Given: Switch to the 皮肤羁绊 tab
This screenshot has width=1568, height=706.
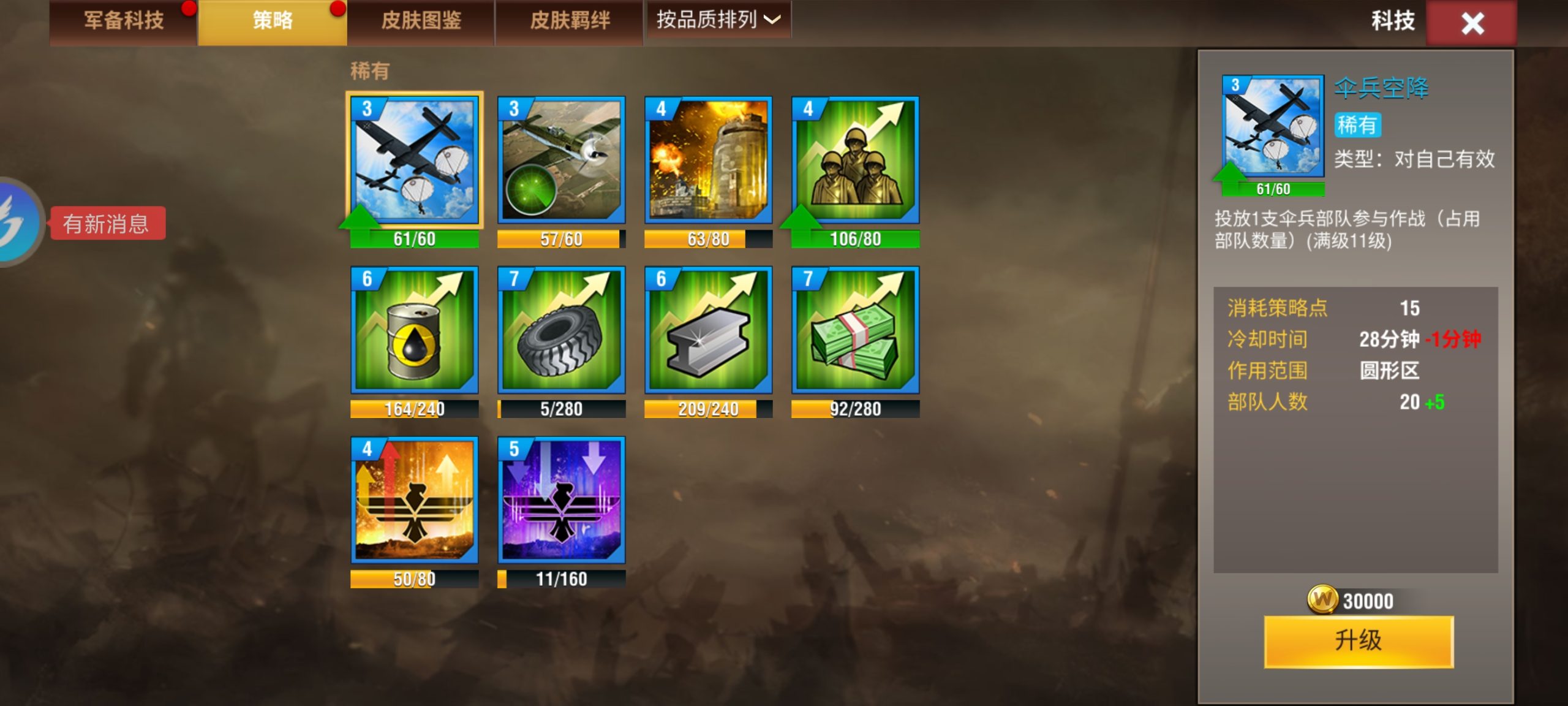Looking at the screenshot, I should pos(568,20).
